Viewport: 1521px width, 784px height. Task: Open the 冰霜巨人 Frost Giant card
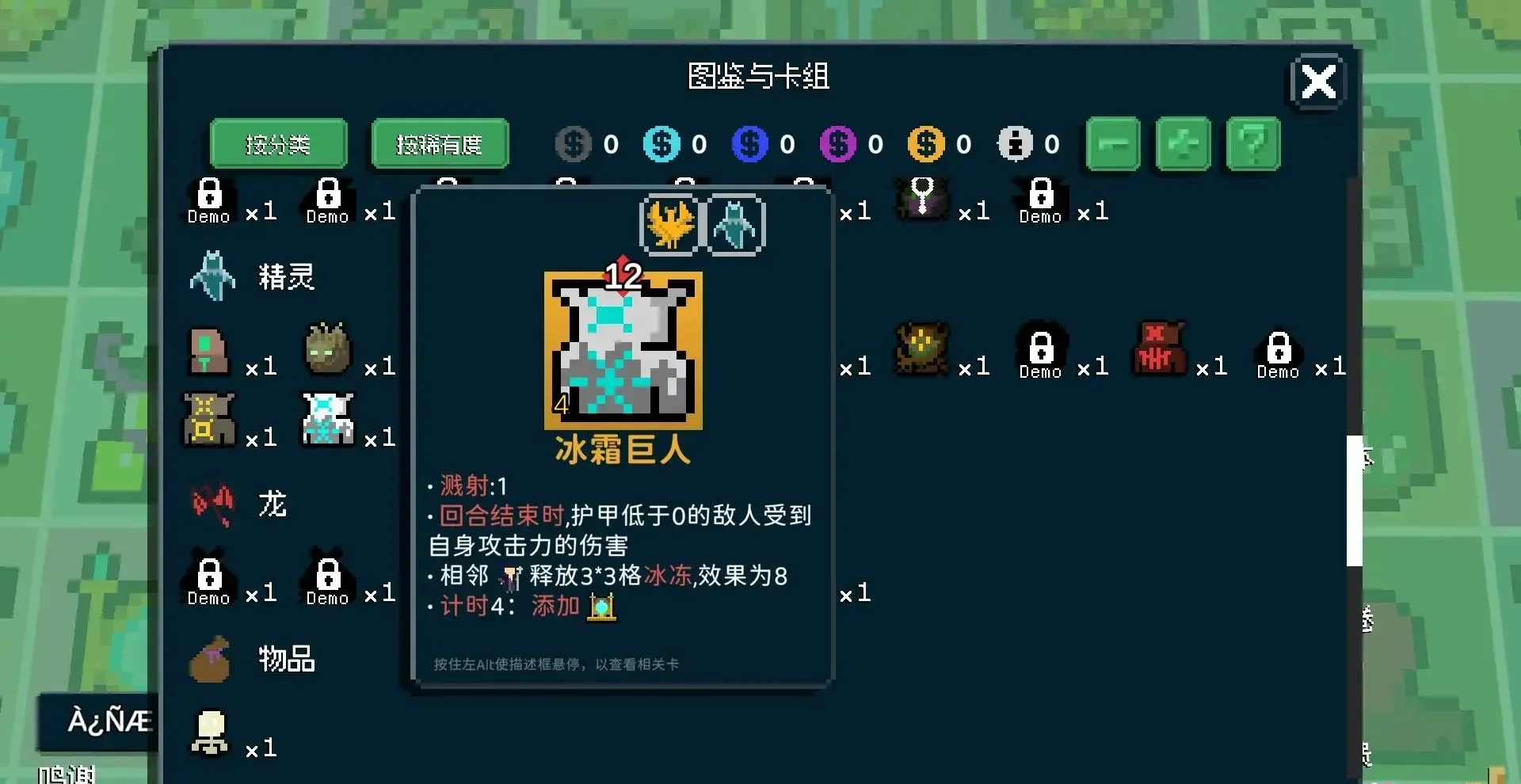point(623,348)
